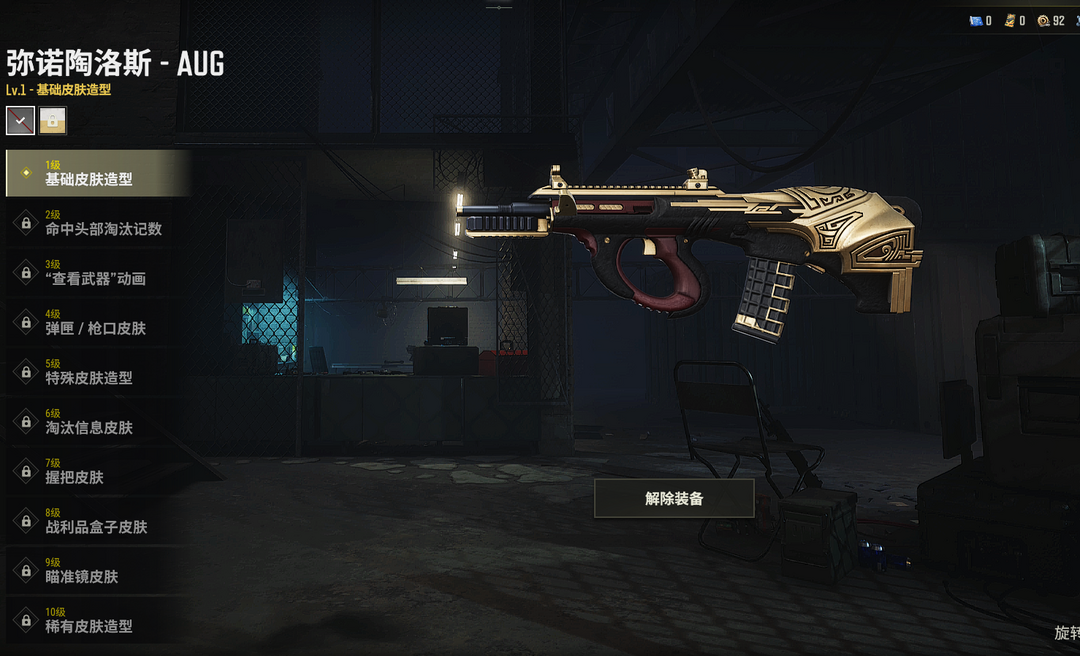This screenshot has width=1080, height=656.
Task: Select the 5级 特殊皮肤造型 row
Action: [97, 372]
